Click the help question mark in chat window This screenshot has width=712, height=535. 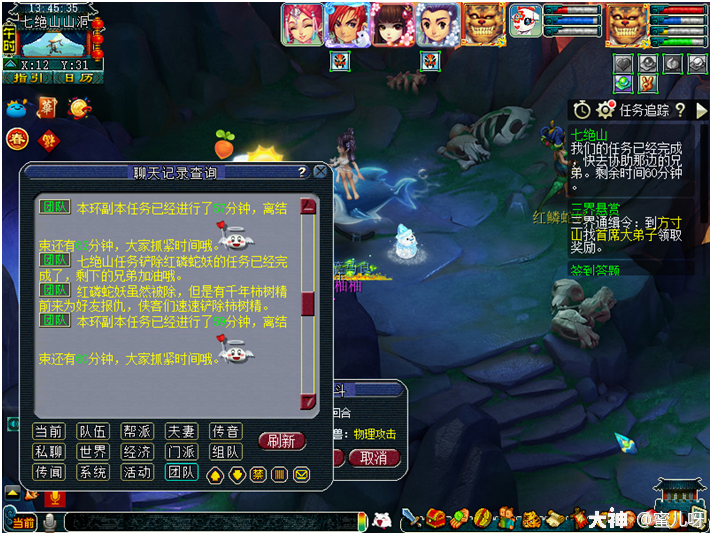pyautogui.click(x=301, y=172)
